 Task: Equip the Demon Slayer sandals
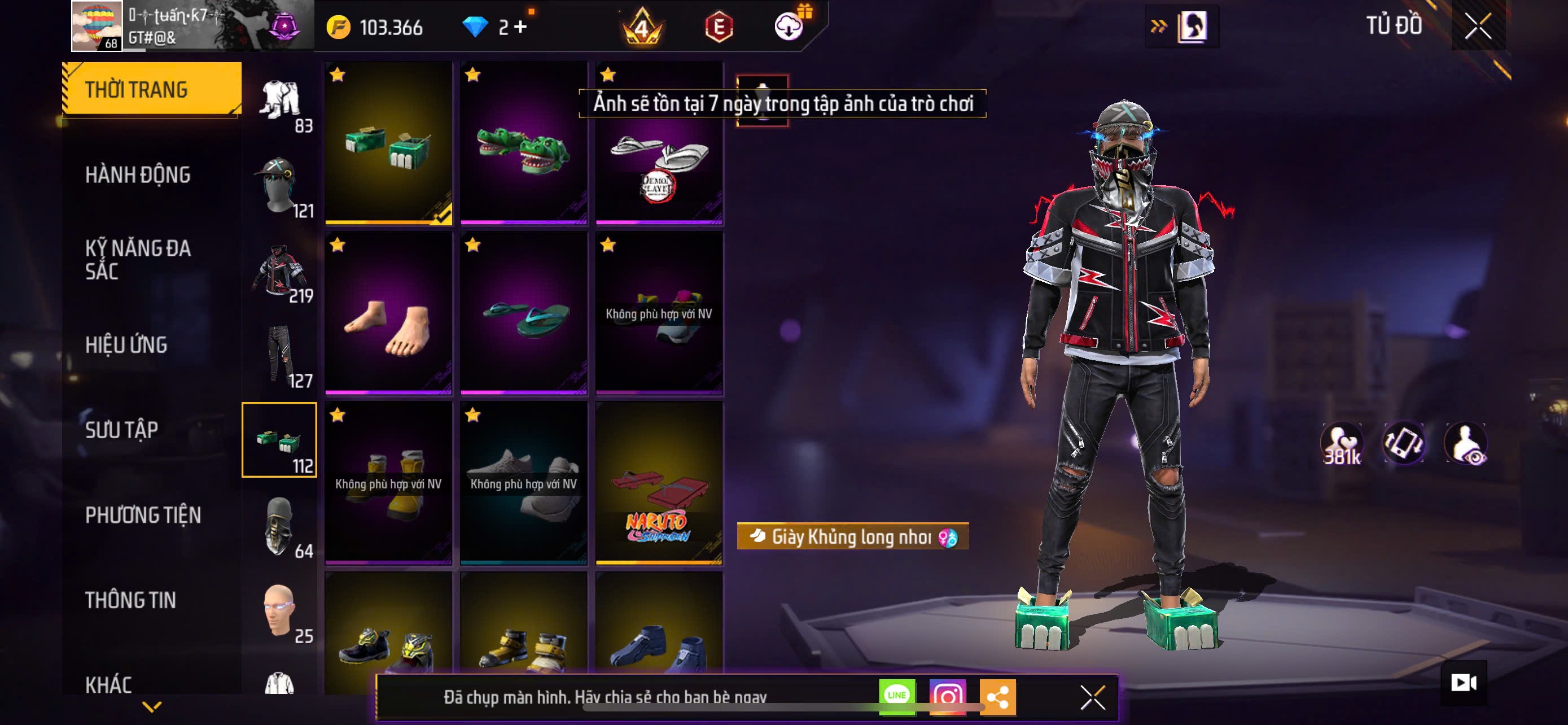(x=659, y=142)
